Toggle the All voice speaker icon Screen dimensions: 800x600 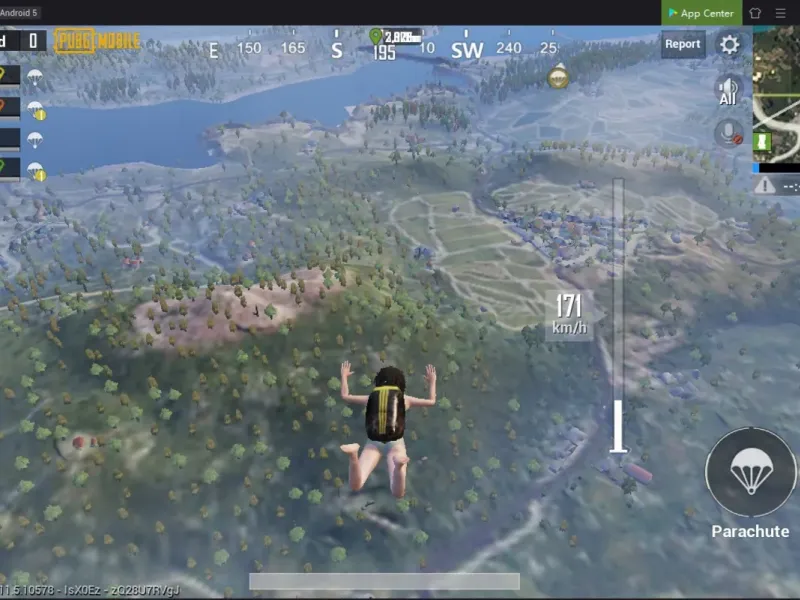click(728, 90)
